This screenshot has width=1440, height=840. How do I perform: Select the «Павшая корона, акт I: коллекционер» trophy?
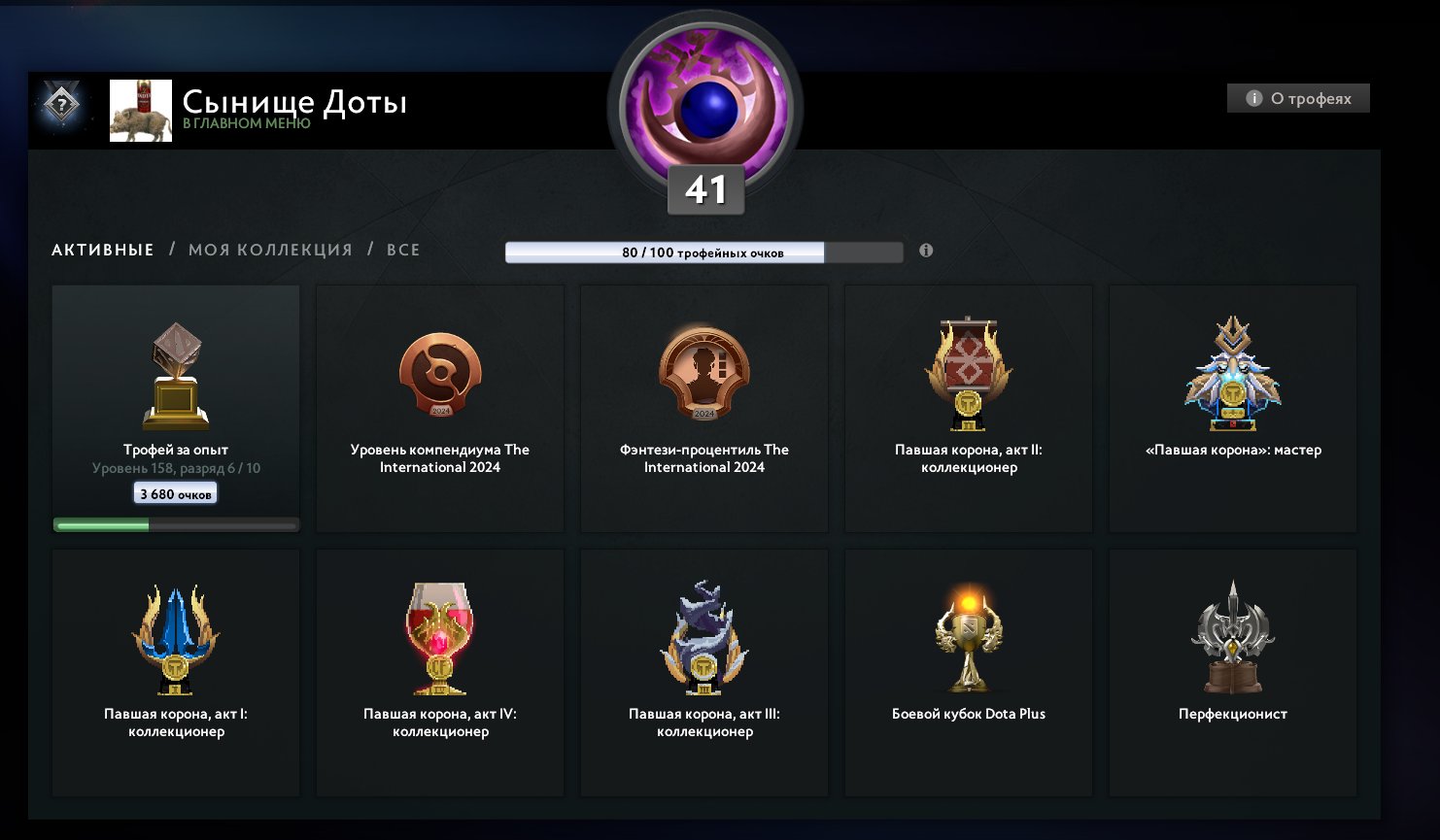pyautogui.click(x=175, y=670)
